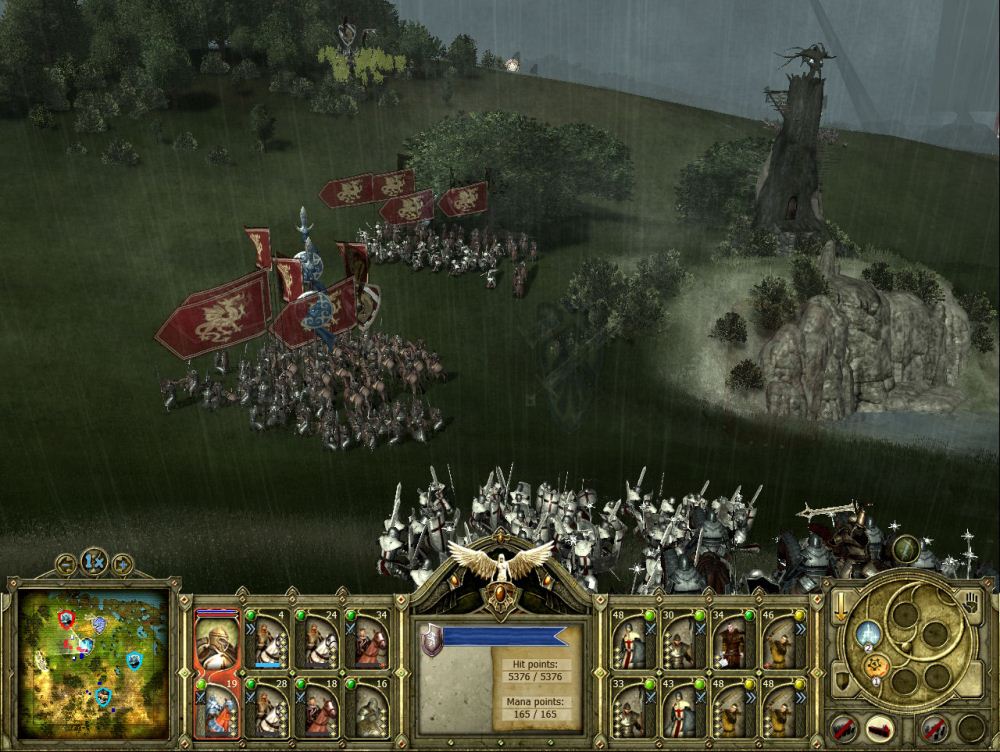Activate the blue spell numbered 2
The height and width of the screenshot is (752, 1000).
tap(868, 633)
